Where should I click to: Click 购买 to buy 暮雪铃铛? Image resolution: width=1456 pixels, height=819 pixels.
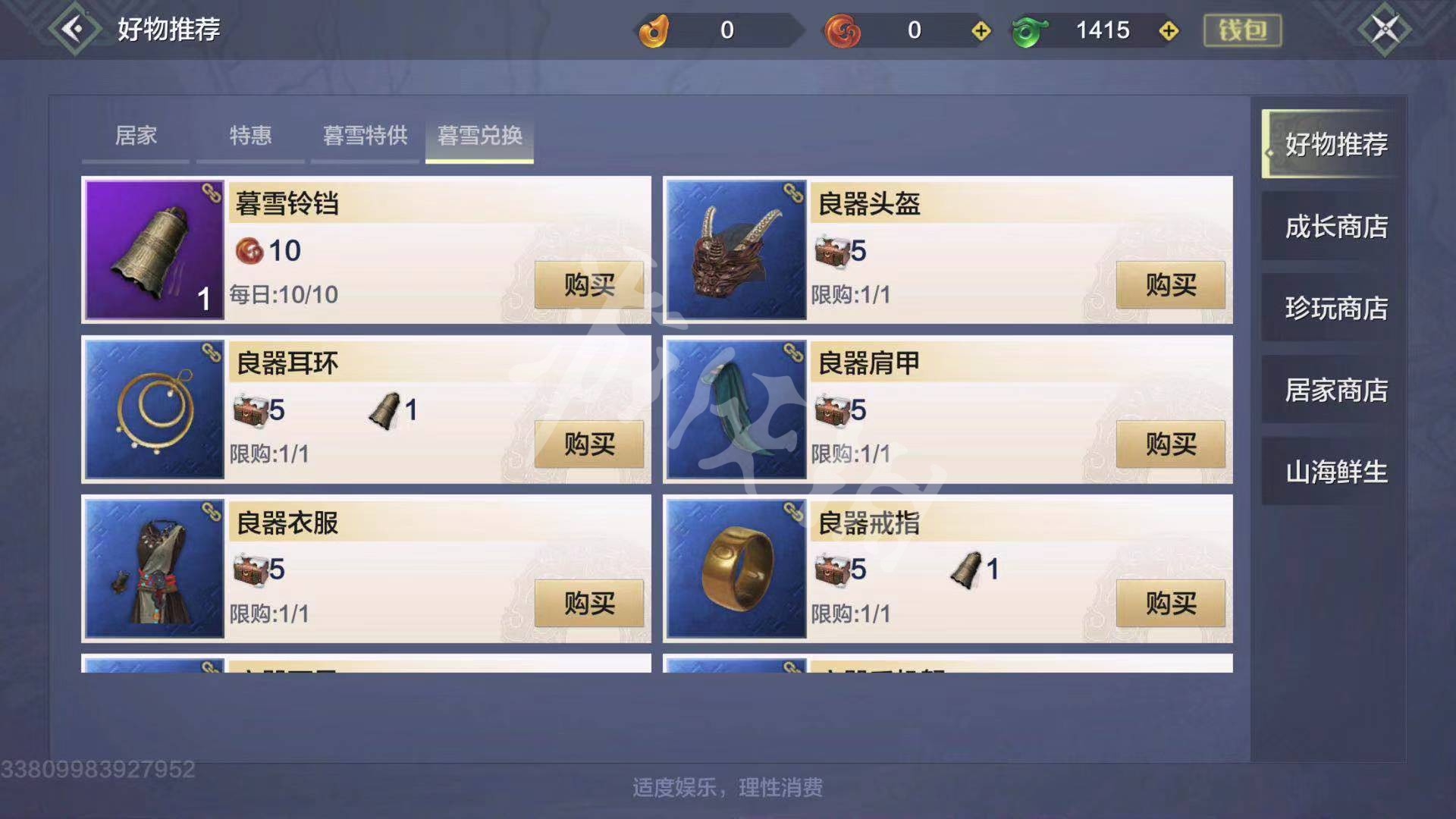pos(588,285)
